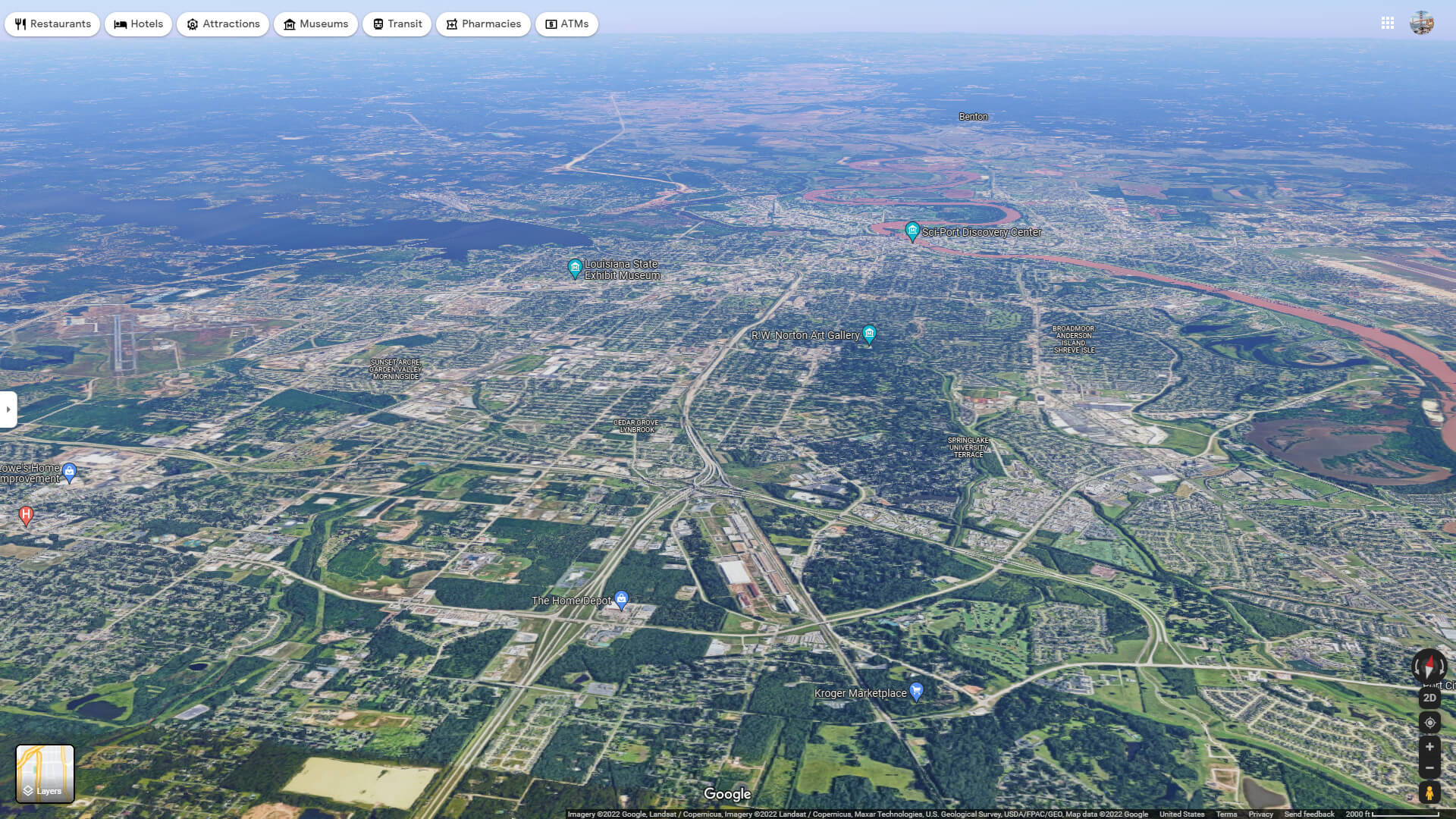The width and height of the screenshot is (1456, 819).
Task: Click the Louisiana State Exhibit Museum marker
Action: tap(575, 267)
